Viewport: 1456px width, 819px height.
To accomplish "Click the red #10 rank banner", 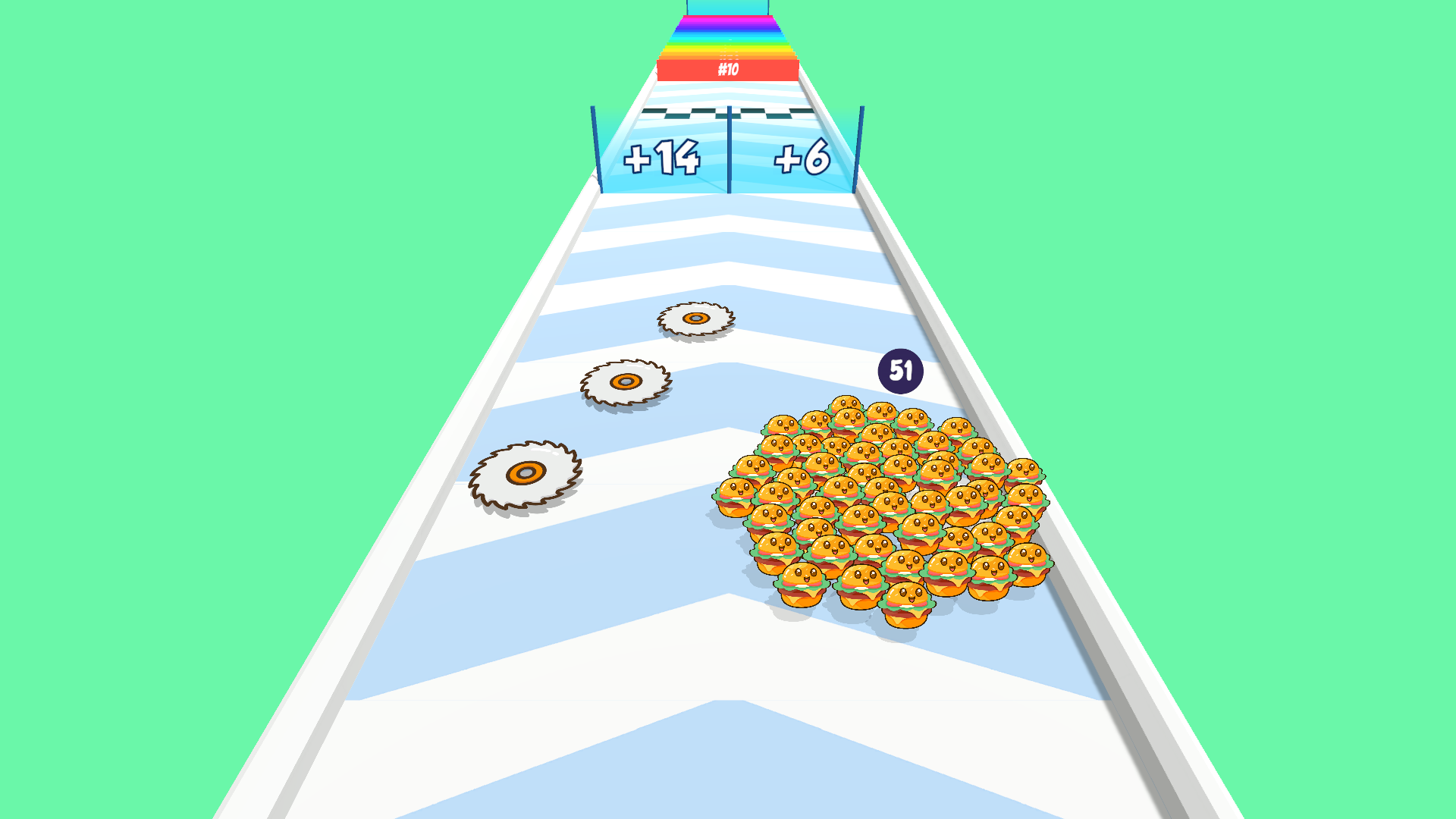I will tap(729, 69).
